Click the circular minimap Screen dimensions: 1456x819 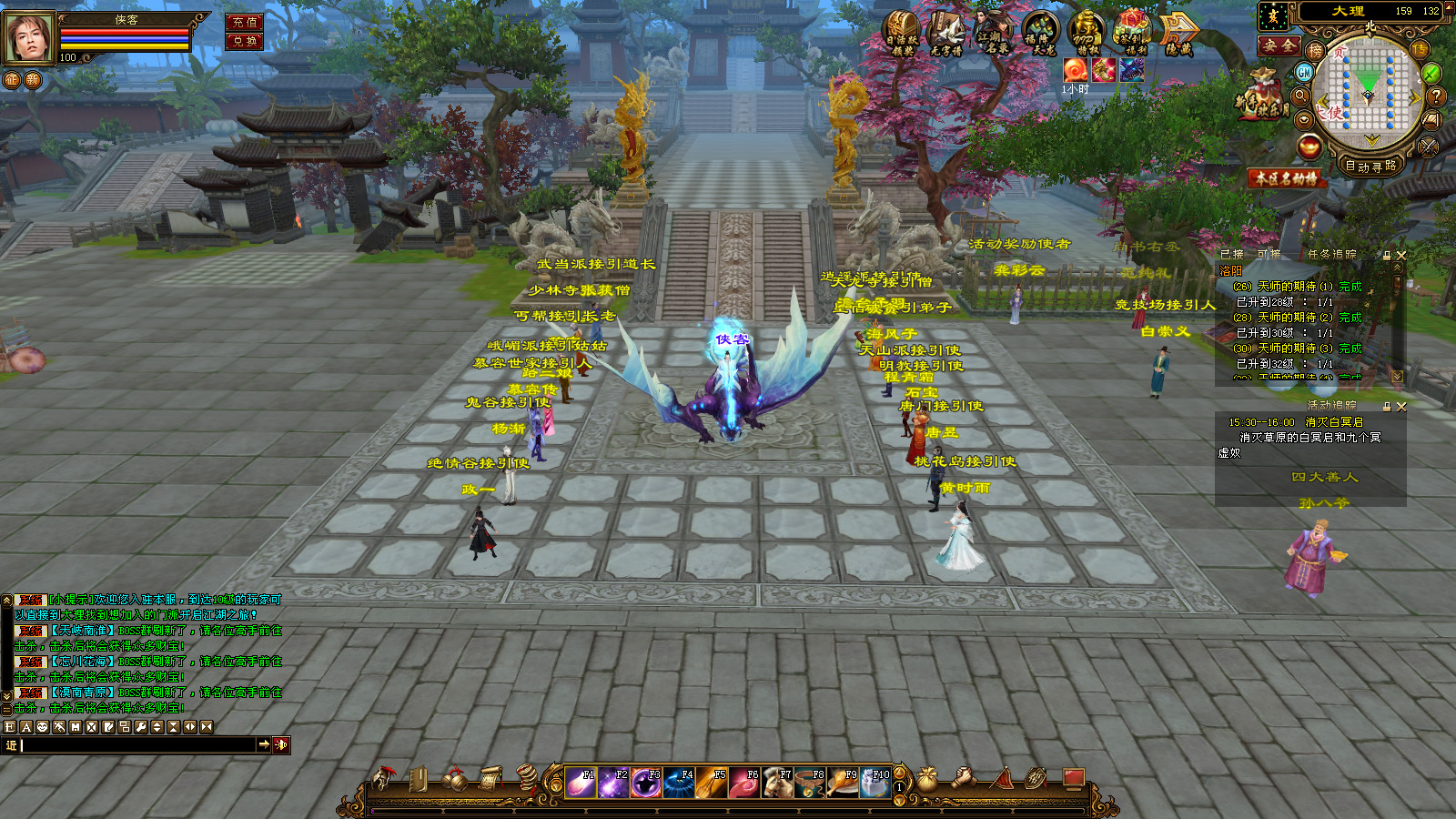click(1369, 91)
